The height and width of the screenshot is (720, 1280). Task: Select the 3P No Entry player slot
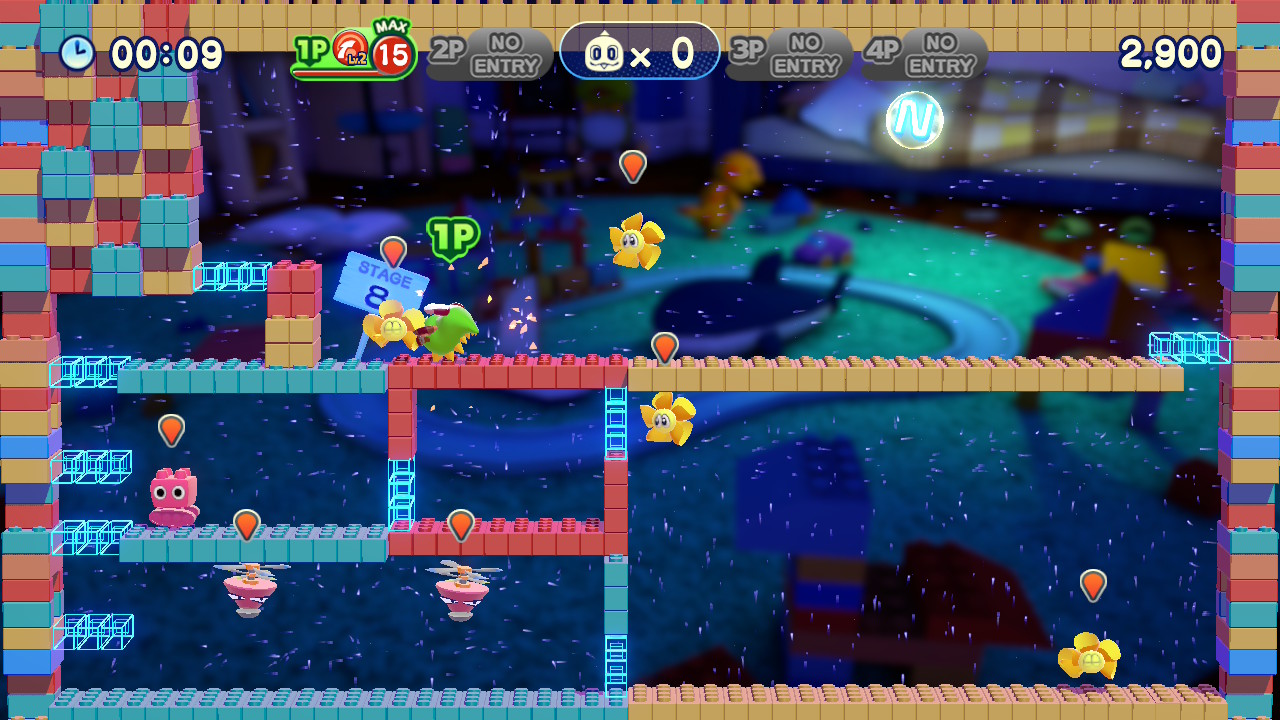(788, 54)
